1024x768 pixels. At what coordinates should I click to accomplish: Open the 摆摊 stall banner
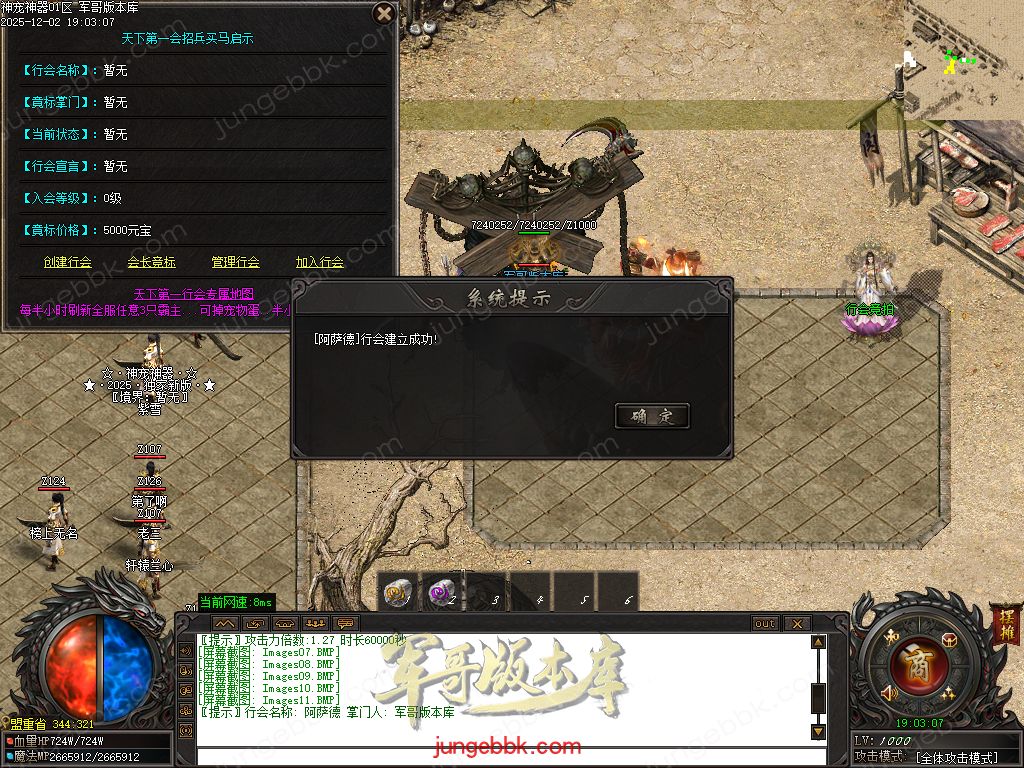point(1004,625)
